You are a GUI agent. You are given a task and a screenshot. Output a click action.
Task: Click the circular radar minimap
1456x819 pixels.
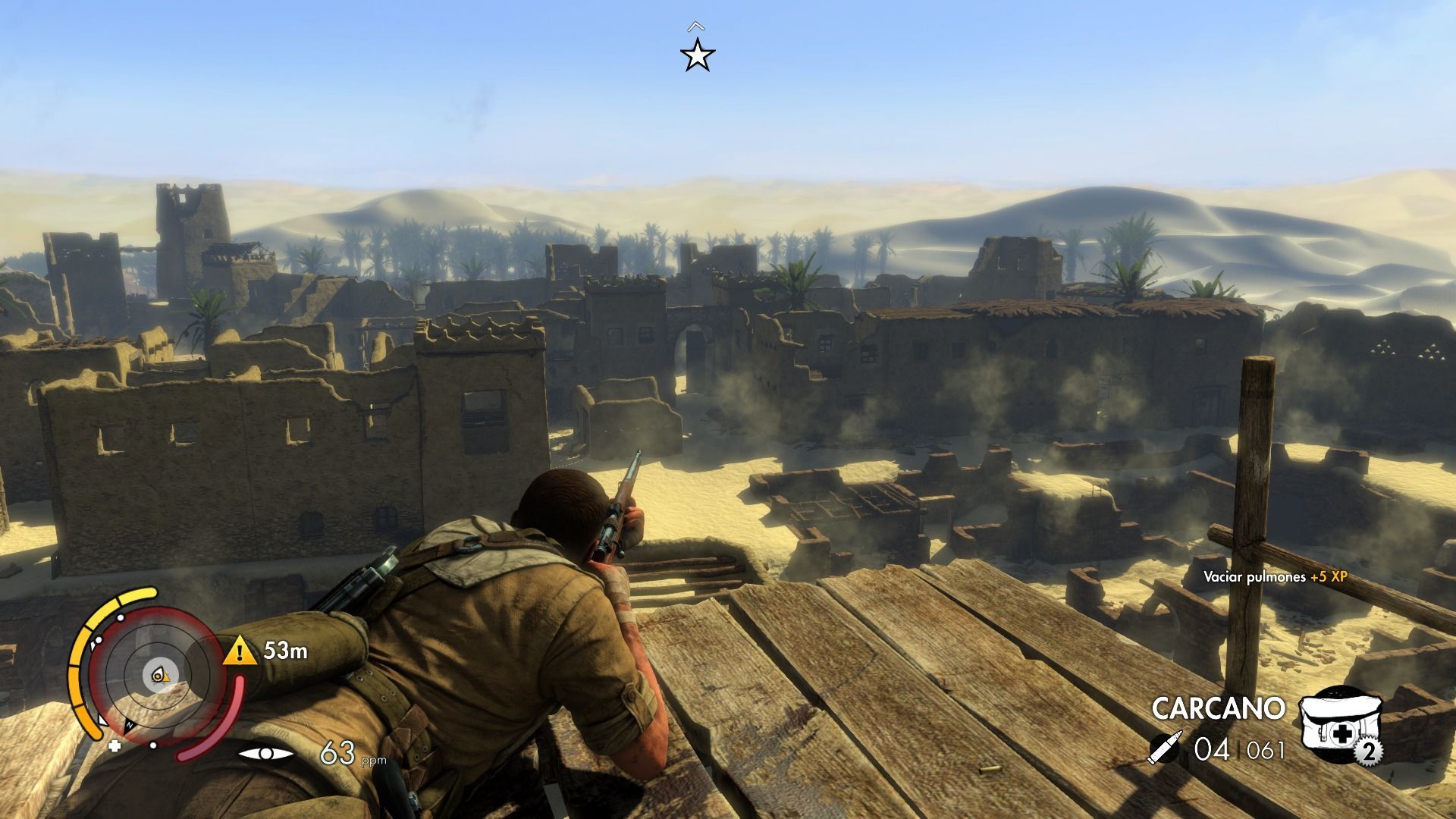point(155,673)
